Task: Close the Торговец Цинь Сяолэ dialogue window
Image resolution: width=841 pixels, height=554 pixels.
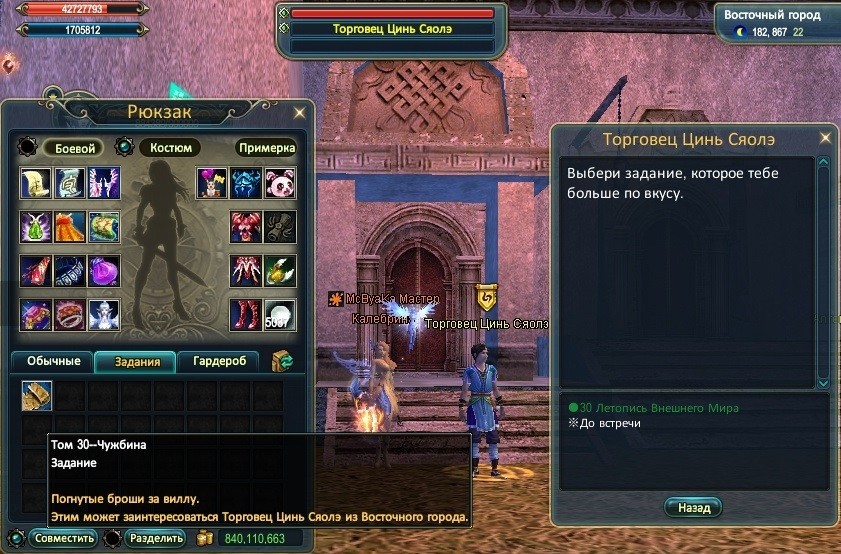Action: pyautogui.click(x=825, y=138)
